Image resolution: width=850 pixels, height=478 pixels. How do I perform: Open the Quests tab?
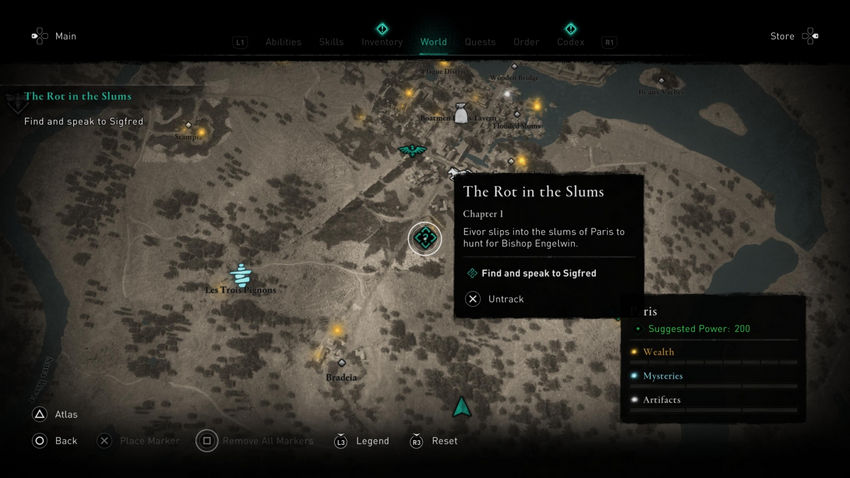click(480, 42)
